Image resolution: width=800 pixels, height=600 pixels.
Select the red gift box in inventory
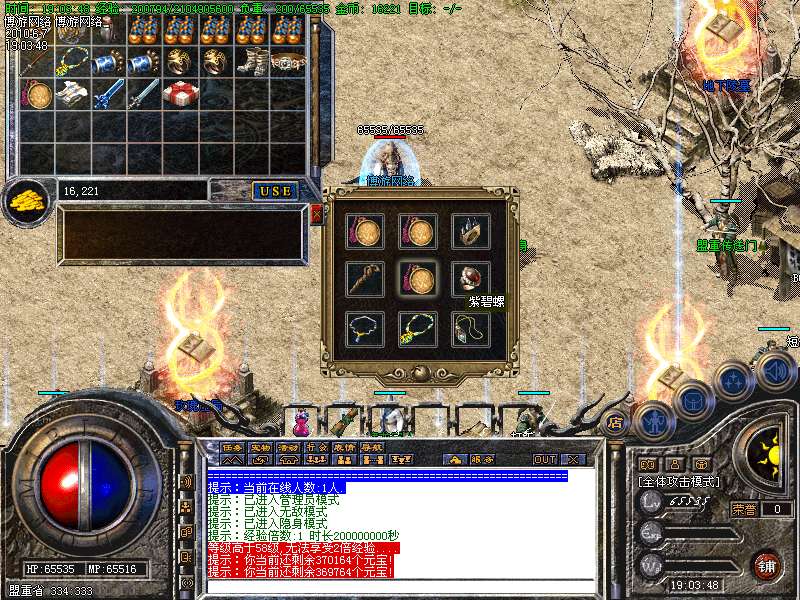pyautogui.click(x=182, y=94)
